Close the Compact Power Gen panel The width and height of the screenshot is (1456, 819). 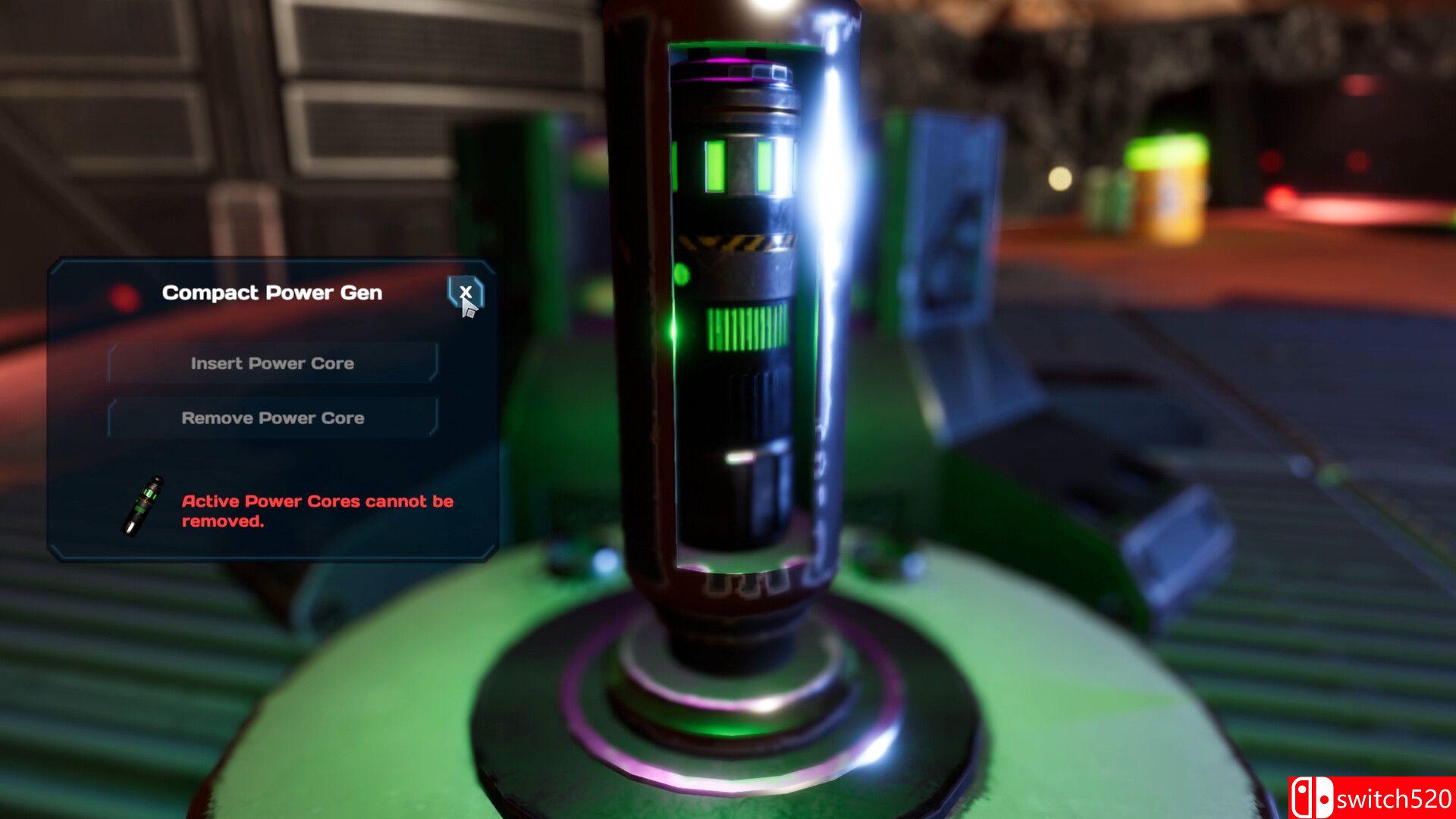(465, 292)
